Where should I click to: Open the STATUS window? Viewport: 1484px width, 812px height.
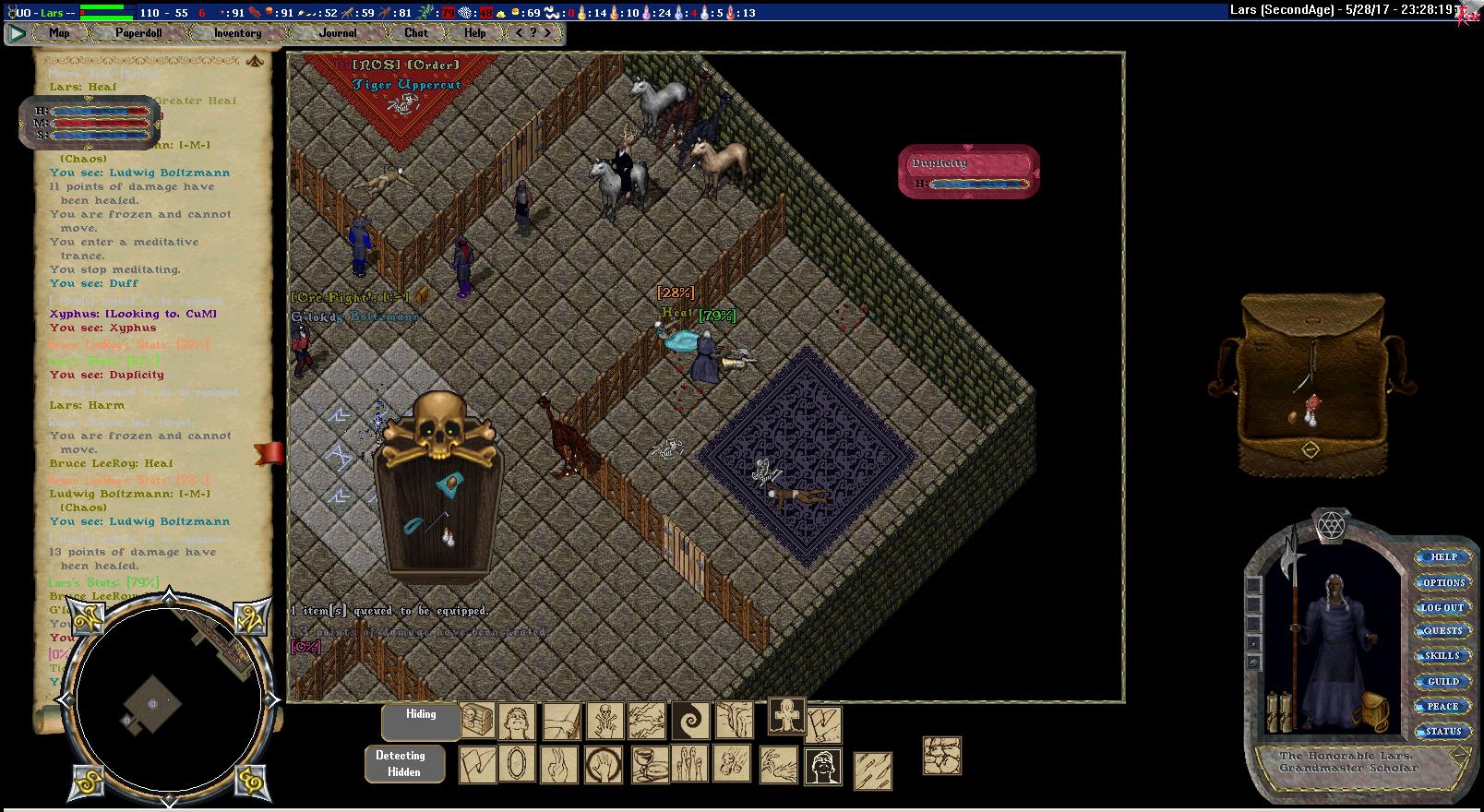1443,732
